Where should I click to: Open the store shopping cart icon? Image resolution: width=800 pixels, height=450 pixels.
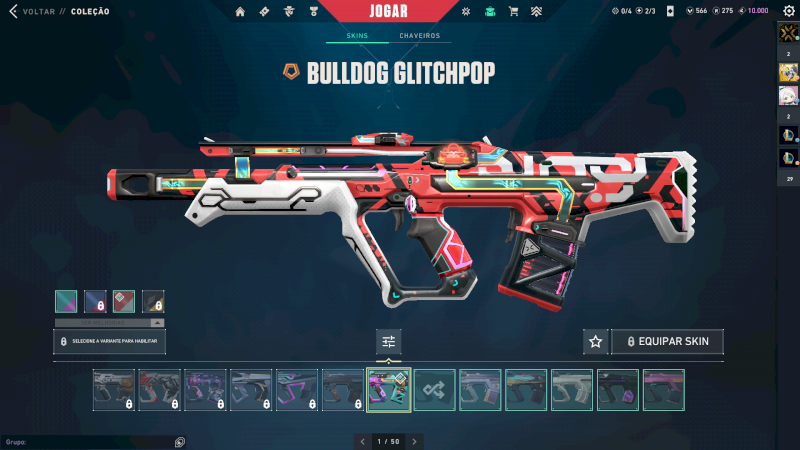(513, 12)
